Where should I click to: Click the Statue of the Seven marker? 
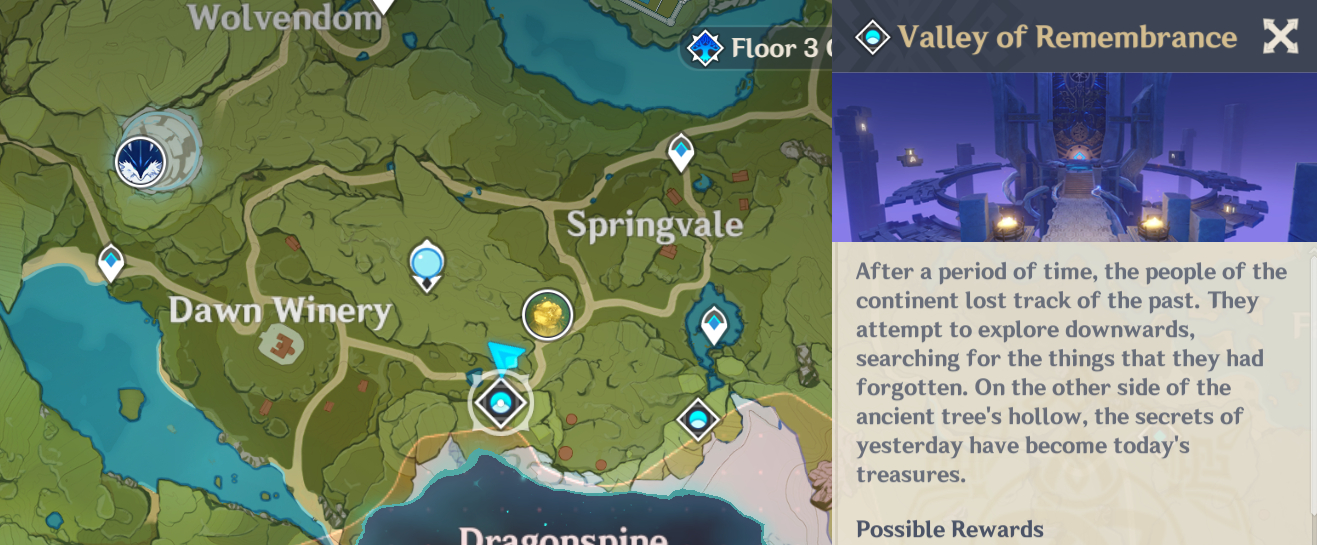pyautogui.click(x=141, y=161)
